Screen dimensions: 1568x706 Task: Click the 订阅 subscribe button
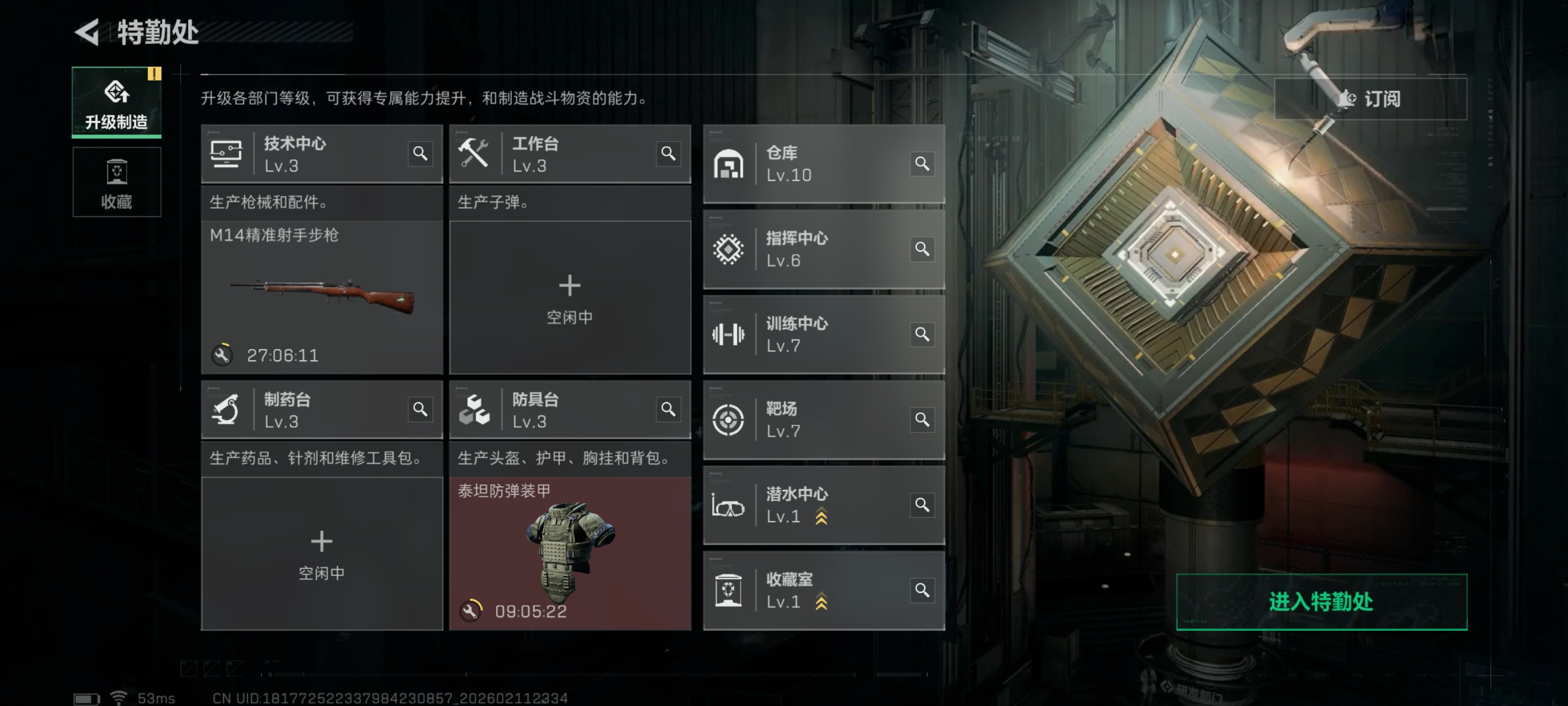pyautogui.click(x=1370, y=99)
